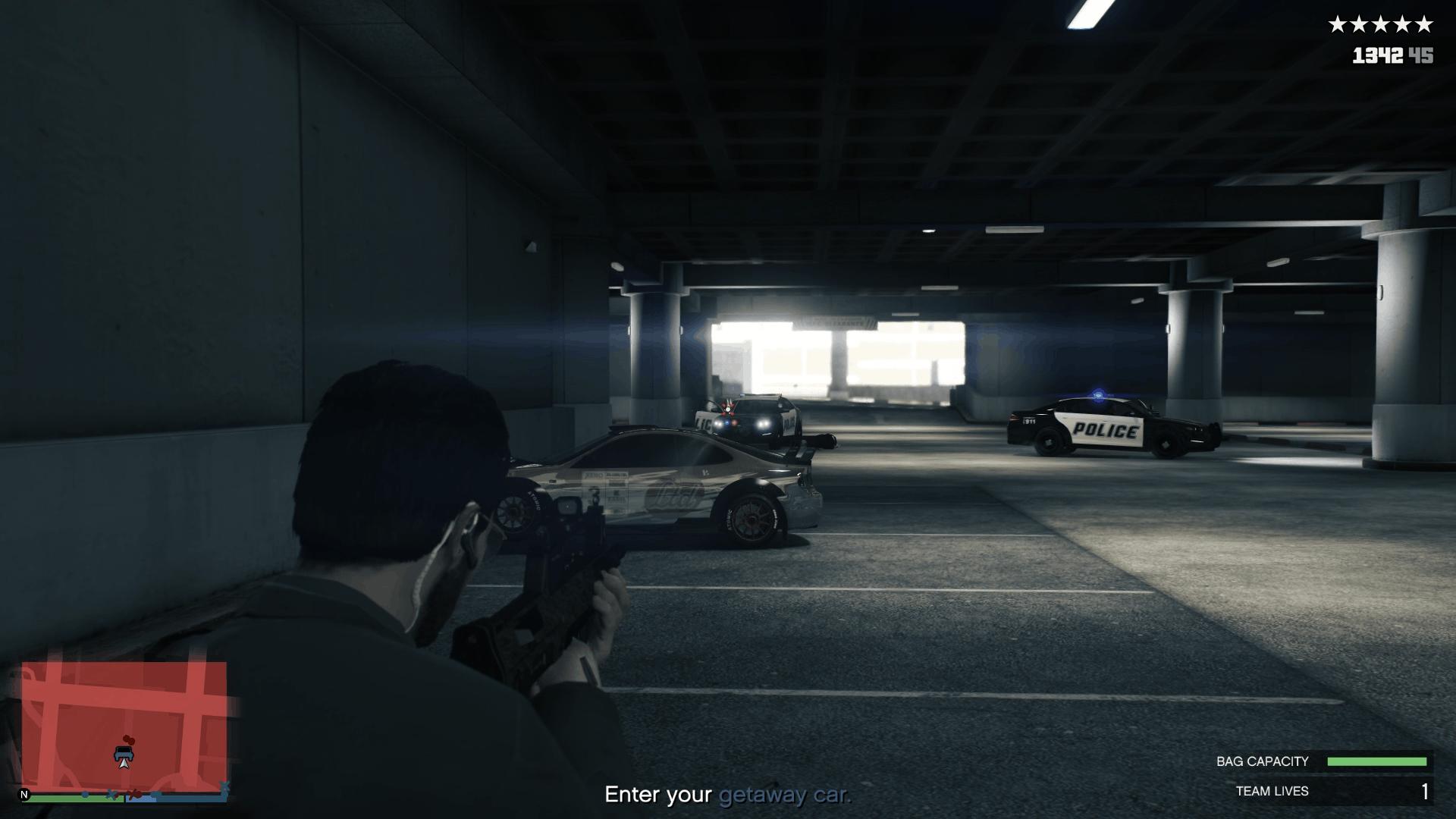Click the red enemy blip above the player marker
This screenshot has width=1456, height=819.
129,740
